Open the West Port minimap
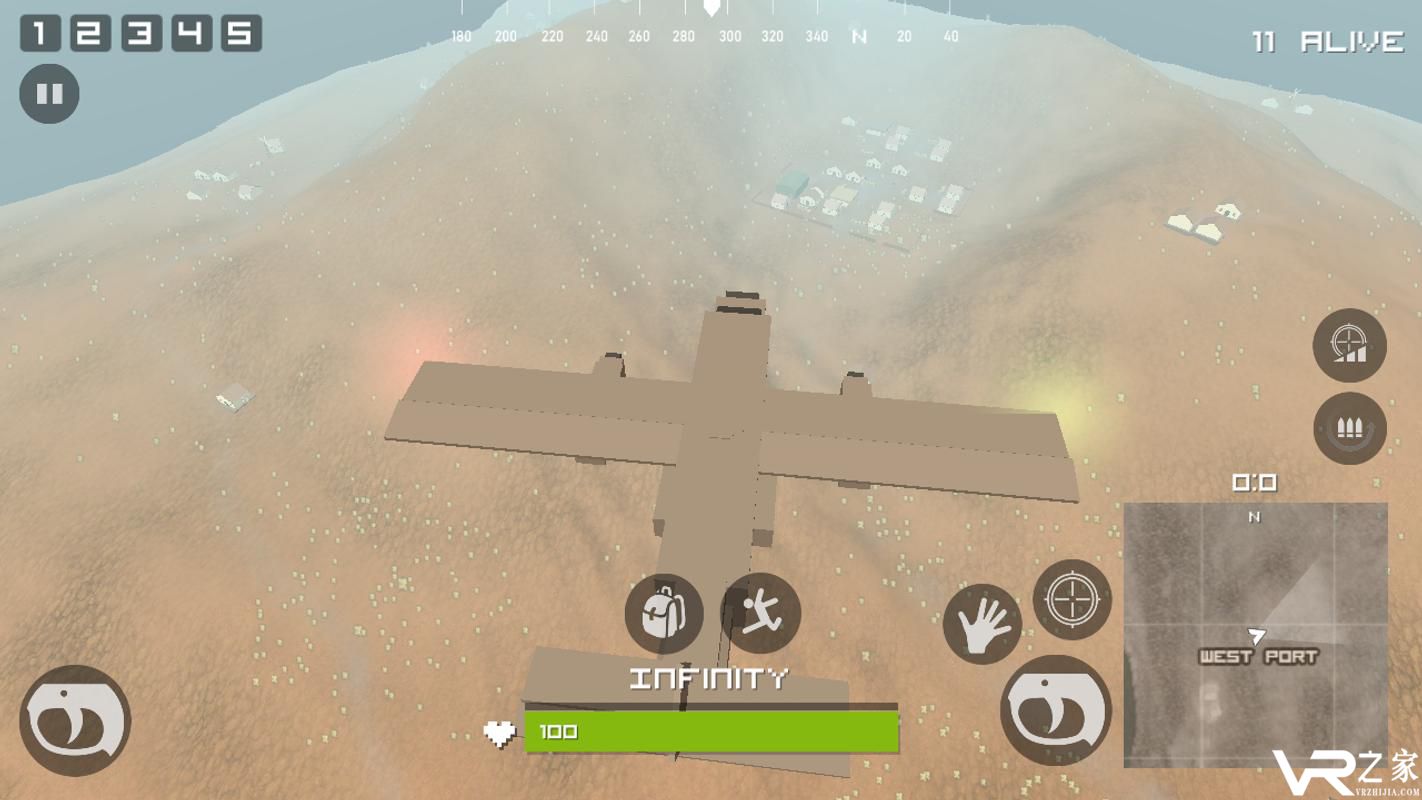This screenshot has height=800, width=1422. click(x=1256, y=634)
